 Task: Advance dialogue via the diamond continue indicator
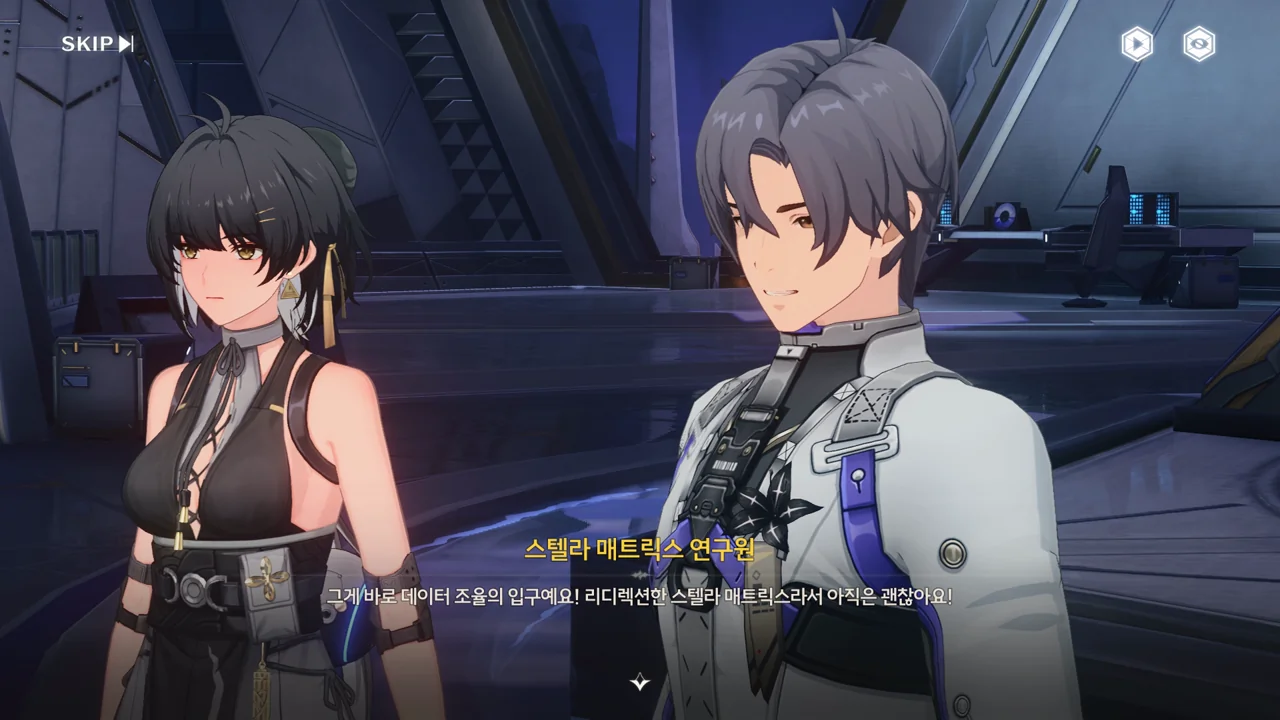pos(640,683)
